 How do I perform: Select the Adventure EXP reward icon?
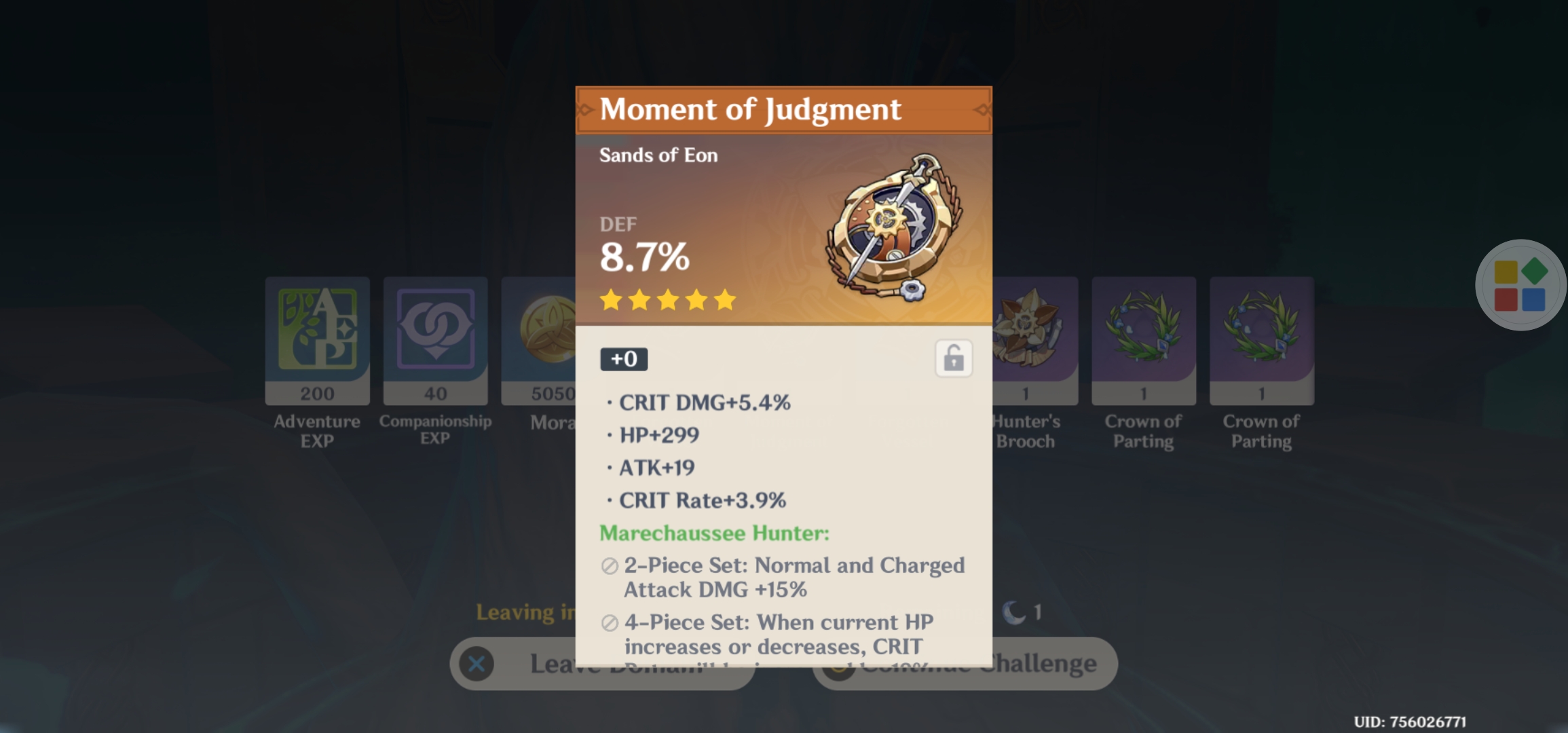tap(317, 333)
